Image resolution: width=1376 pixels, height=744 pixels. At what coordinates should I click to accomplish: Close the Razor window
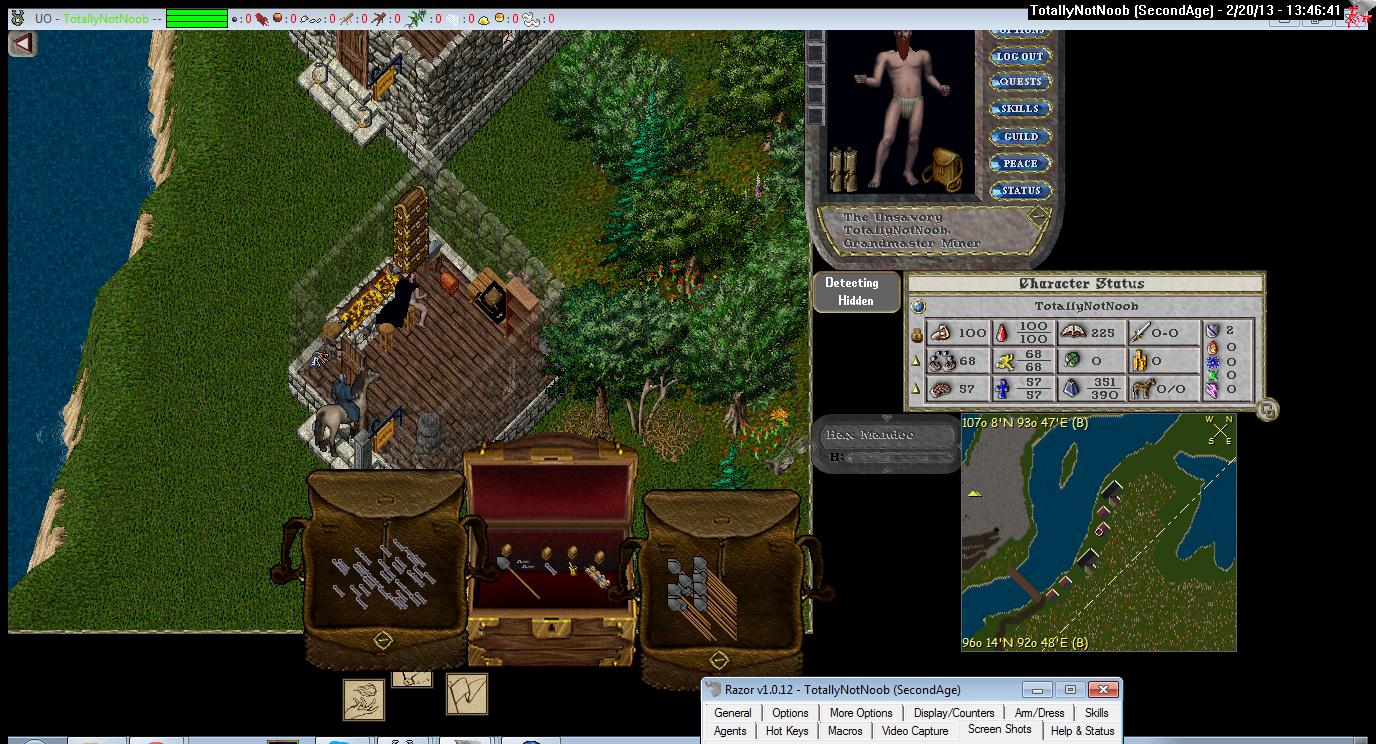click(x=1102, y=690)
